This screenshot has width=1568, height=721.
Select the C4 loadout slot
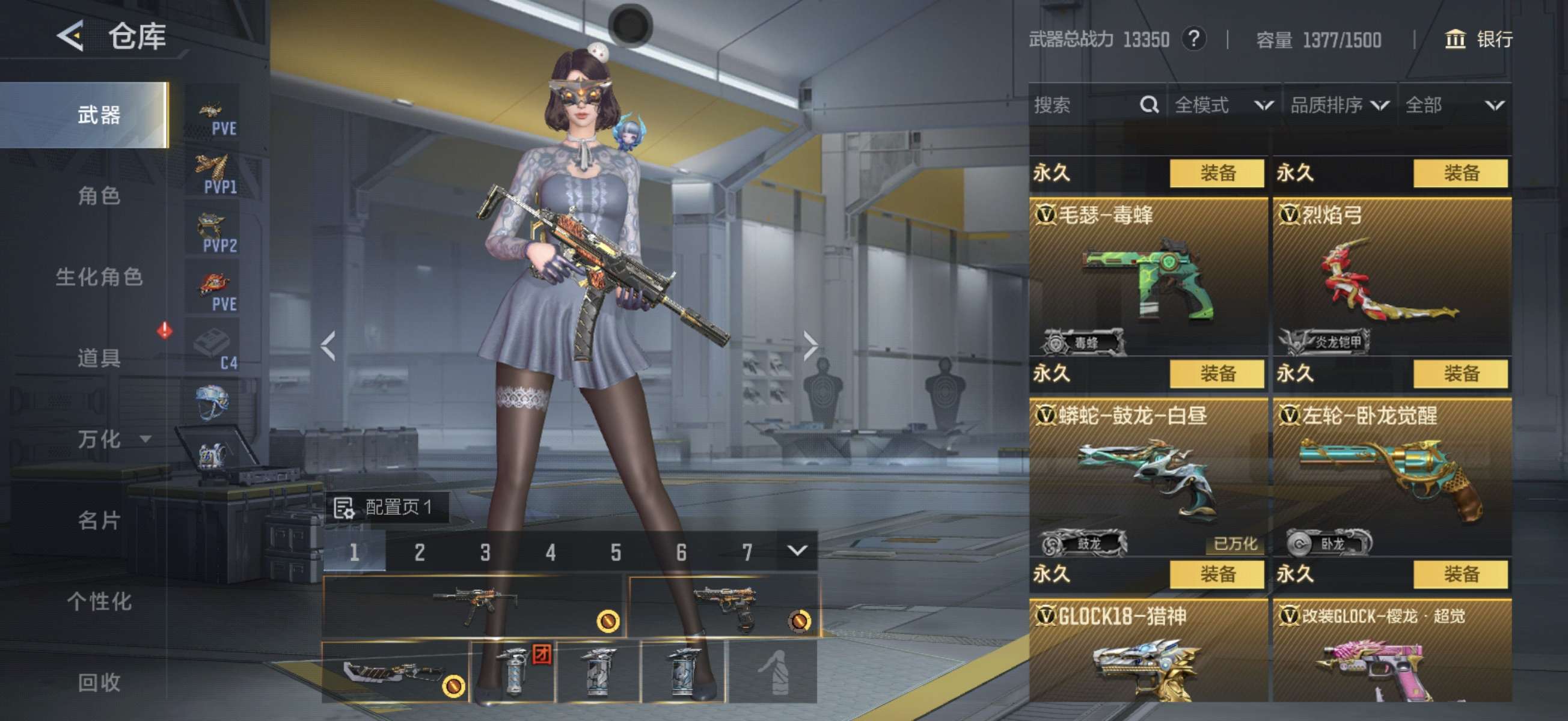click(x=213, y=345)
